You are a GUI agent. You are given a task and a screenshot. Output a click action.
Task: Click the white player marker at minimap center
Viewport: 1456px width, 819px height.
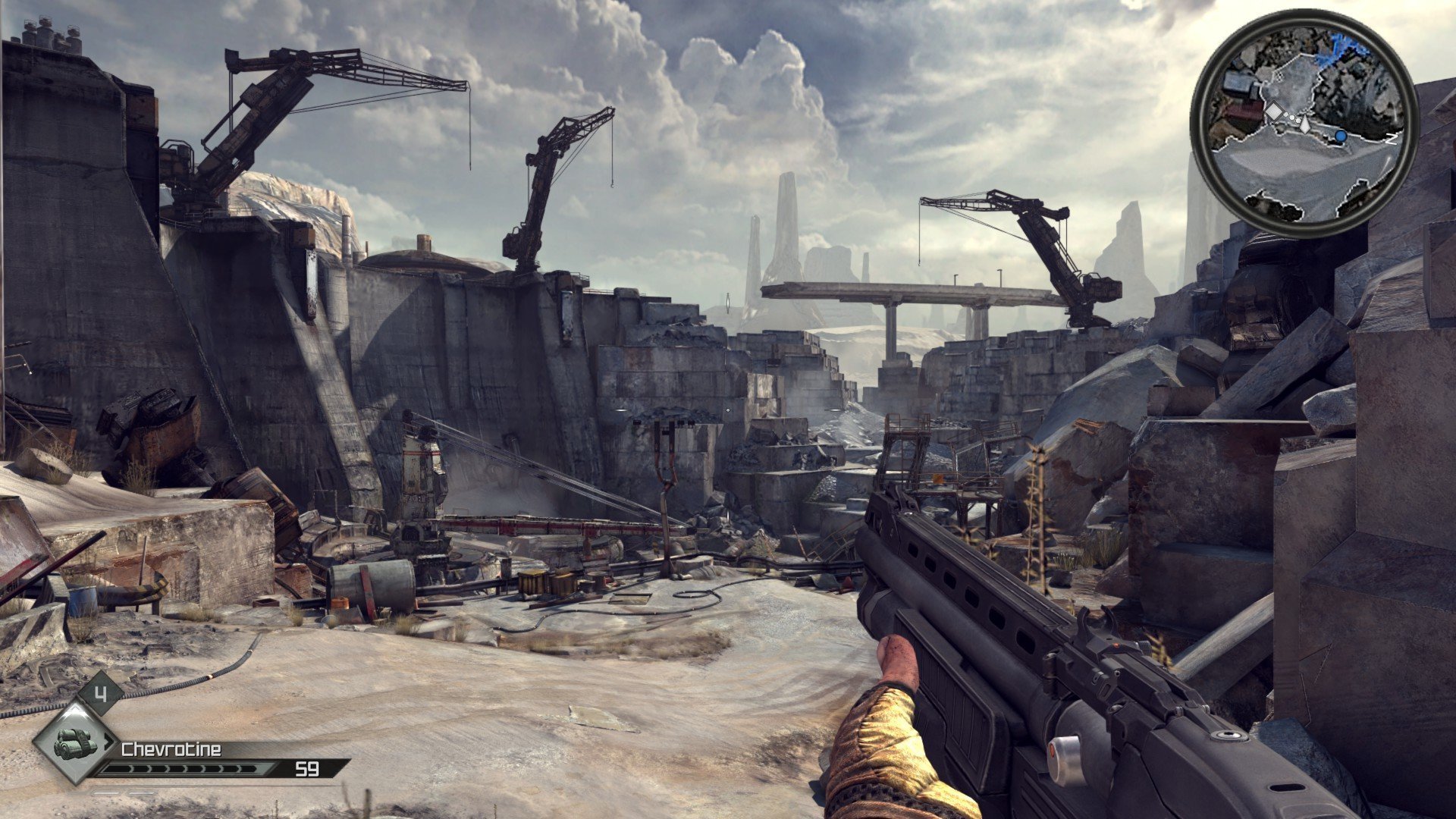click(x=1305, y=124)
